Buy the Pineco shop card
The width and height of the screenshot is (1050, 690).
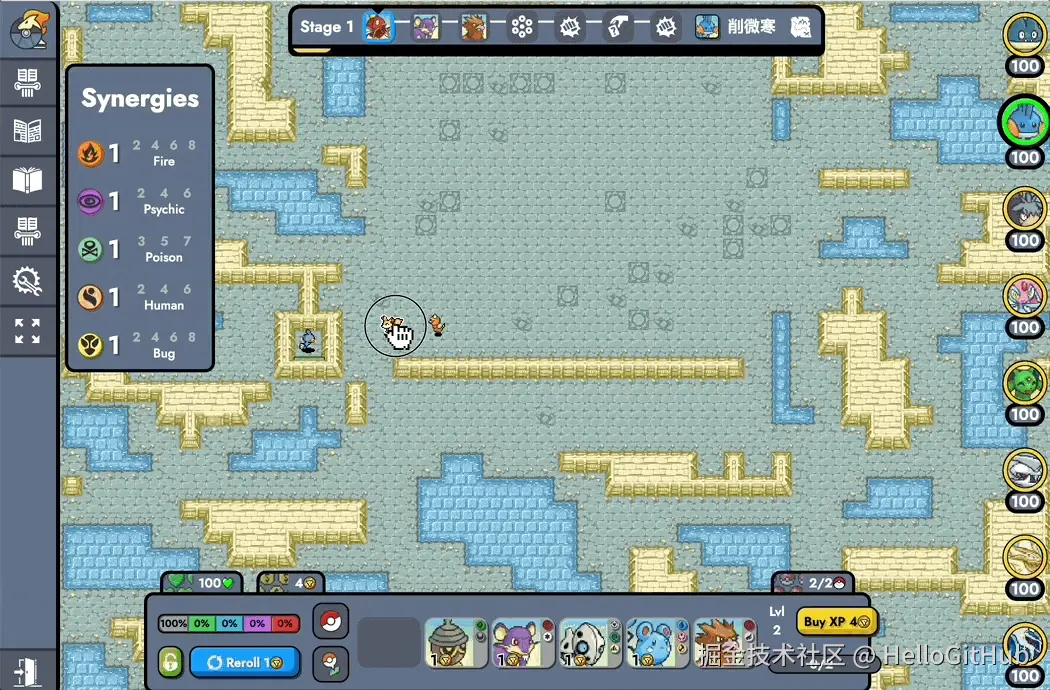[456, 642]
